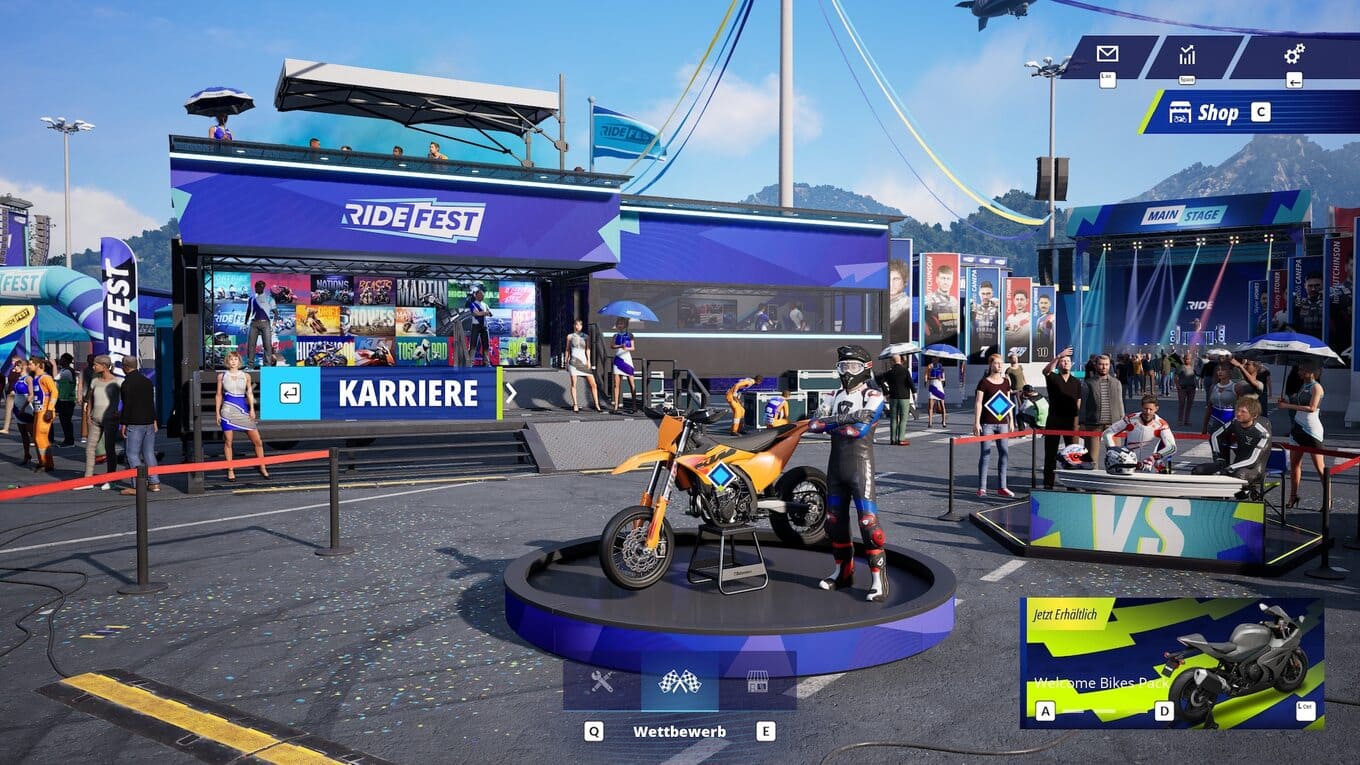Click the arrow right of KARRIERE
The width and height of the screenshot is (1360, 765).
(511, 394)
